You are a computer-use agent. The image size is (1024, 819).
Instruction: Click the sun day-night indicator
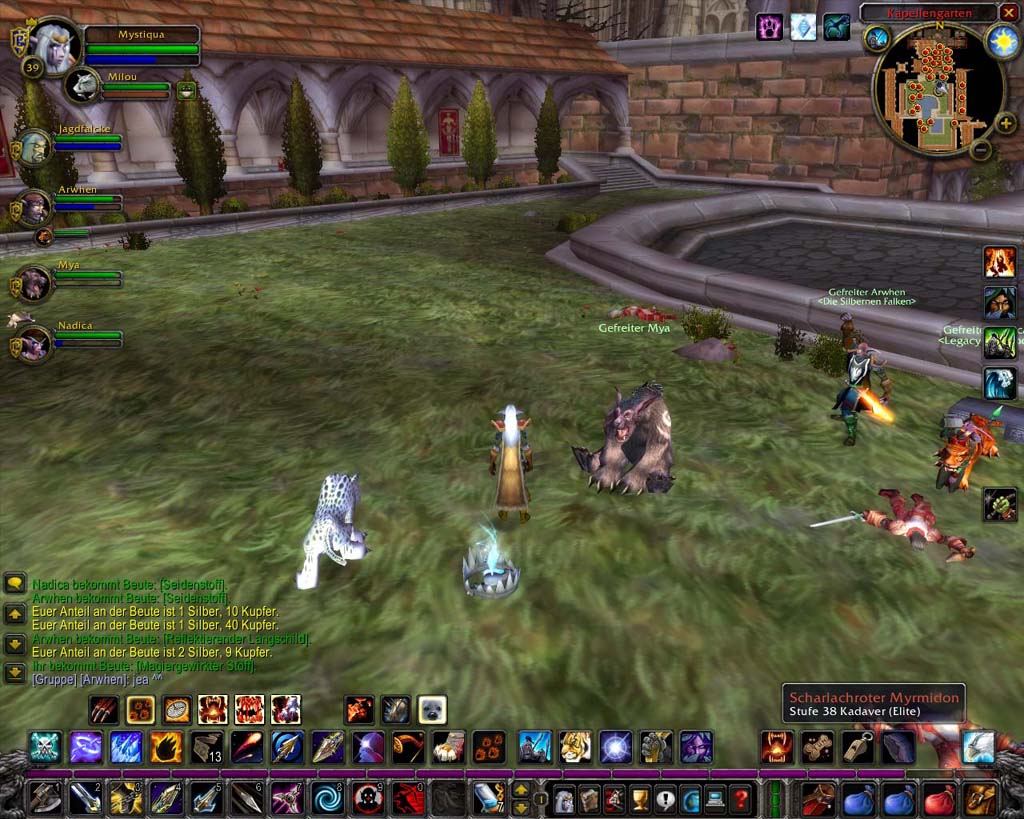click(1002, 40)
